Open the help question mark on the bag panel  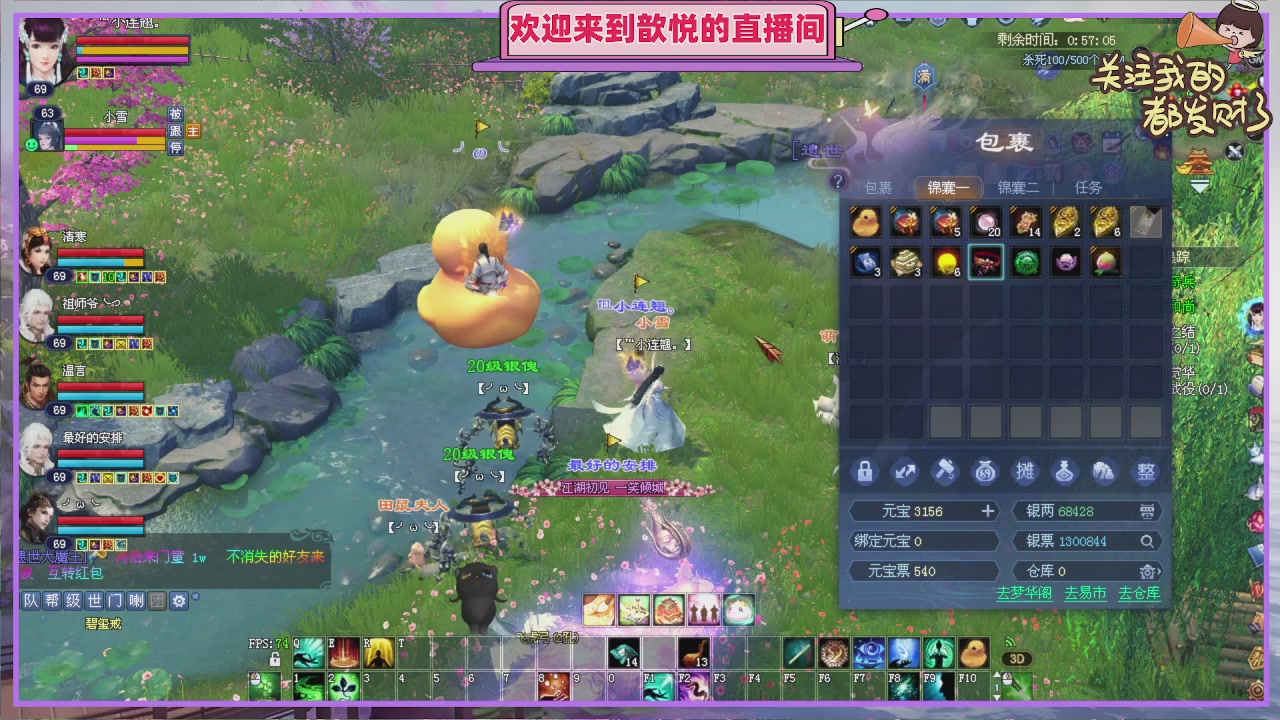pyautogui.click(x=839, y=182)
